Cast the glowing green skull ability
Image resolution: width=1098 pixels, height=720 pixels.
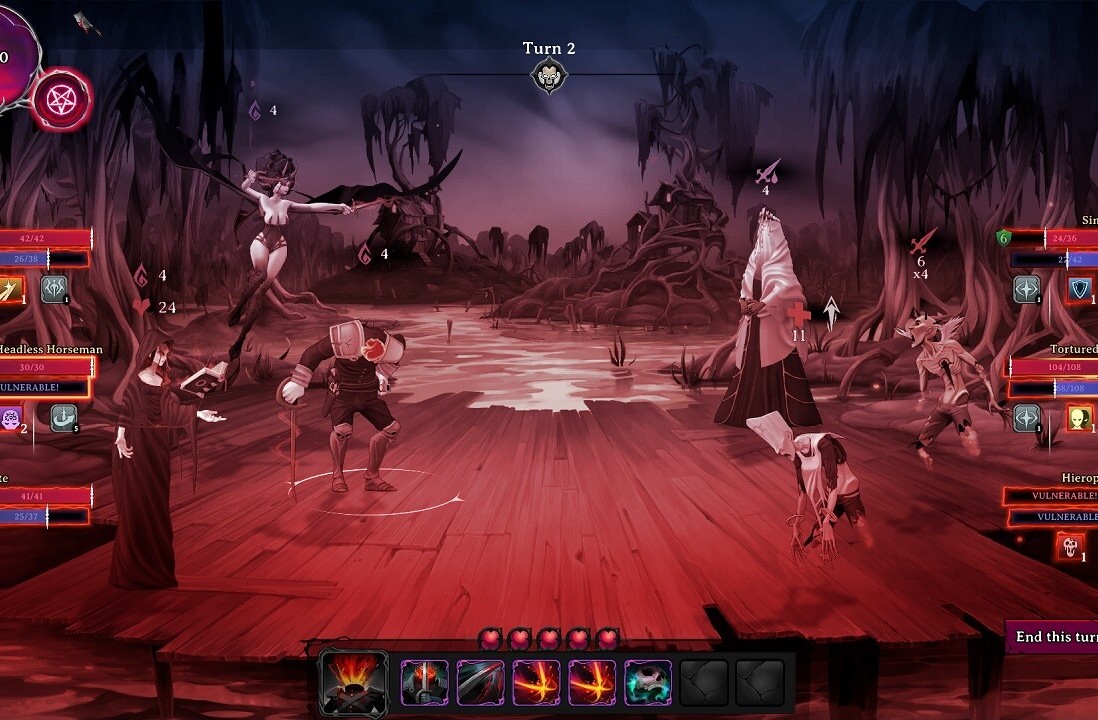point(649,682)
